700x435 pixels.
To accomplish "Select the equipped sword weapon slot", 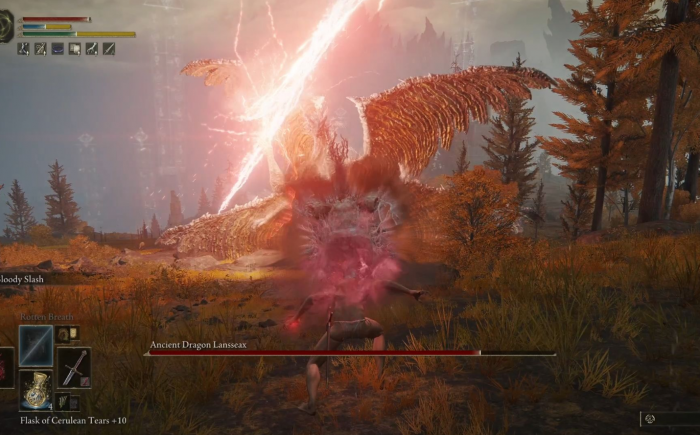I will [73, 367].
